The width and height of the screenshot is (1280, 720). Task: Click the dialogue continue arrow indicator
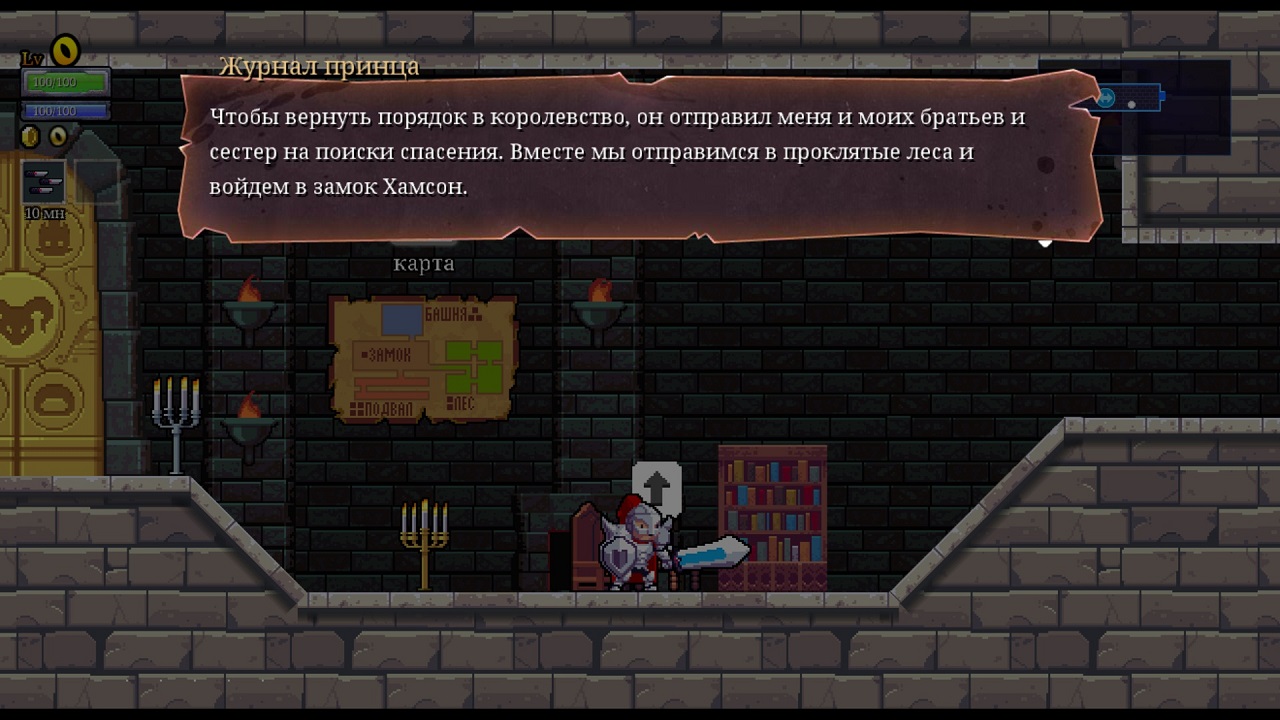(x=1045, y=242)
